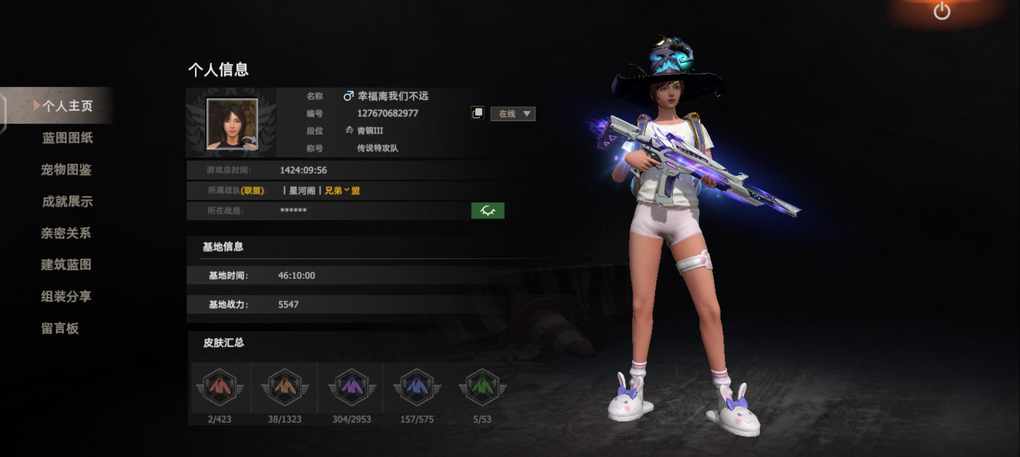Viewport: 1020px width, 457px height.
Task: Copy the player ID number
Action: [x=478, y=113]
